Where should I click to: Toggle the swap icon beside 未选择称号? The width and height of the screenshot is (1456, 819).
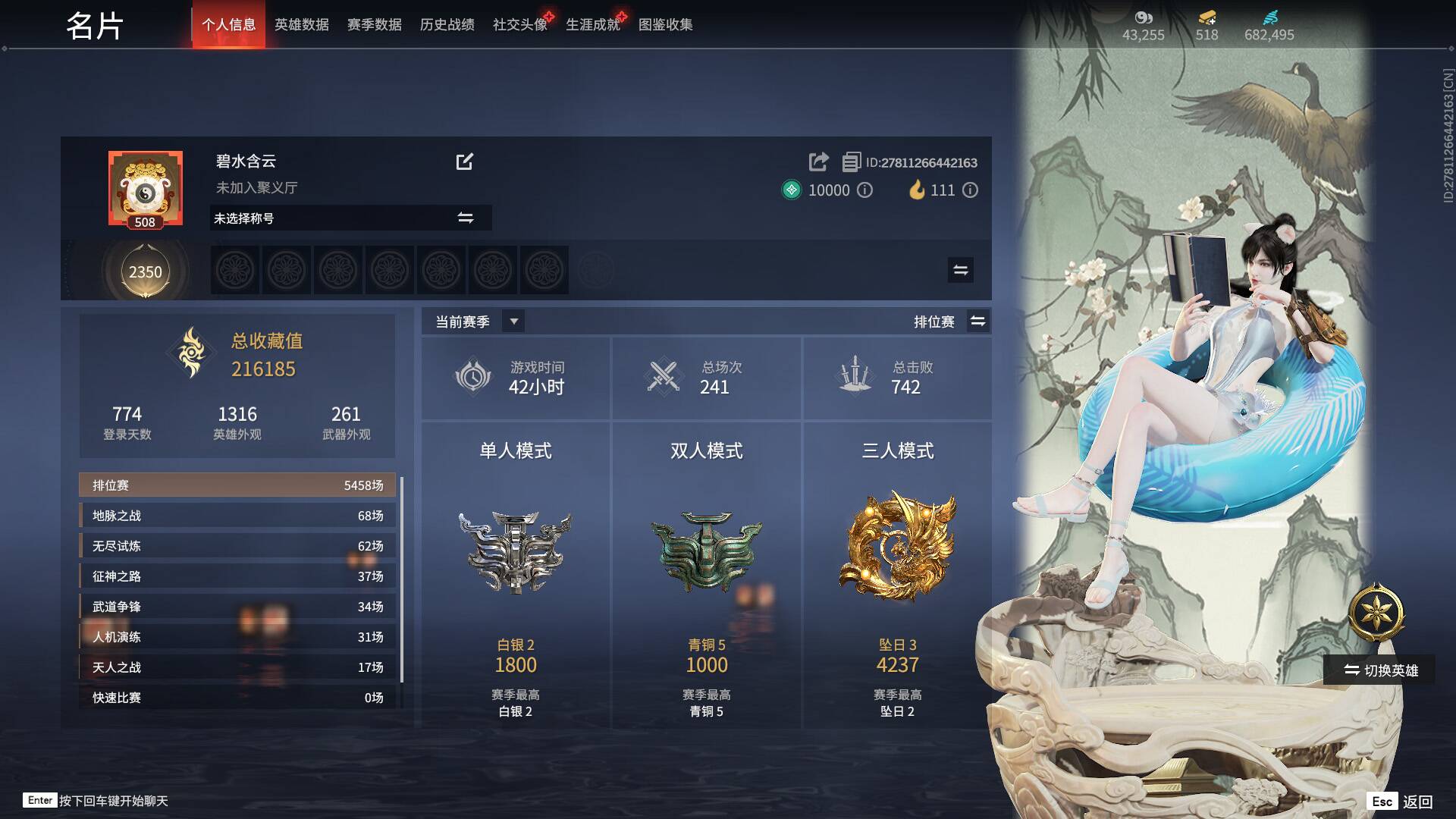point(467,218)
